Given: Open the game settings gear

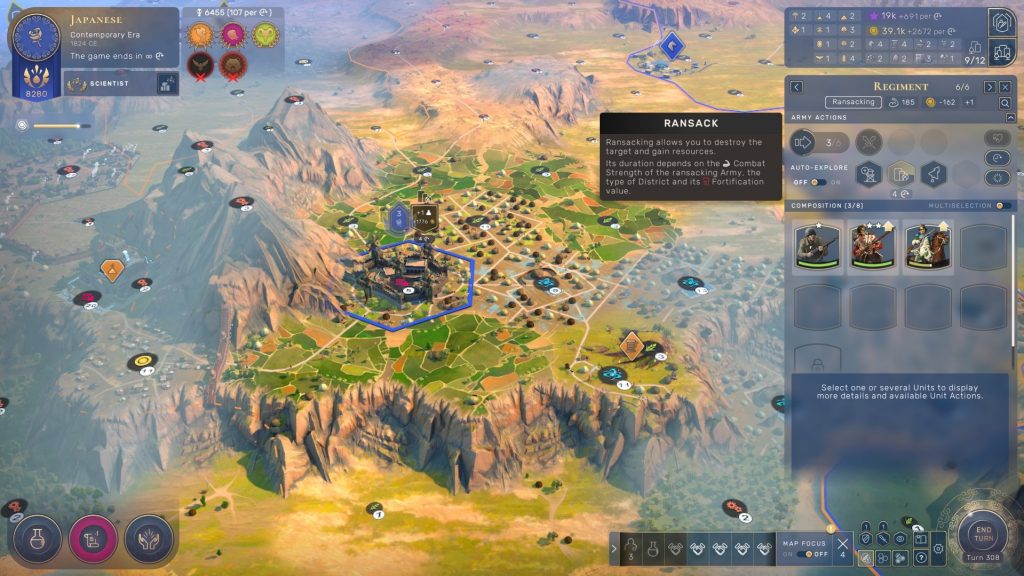Looking at the screenshot, I should (x=938, y=548).
